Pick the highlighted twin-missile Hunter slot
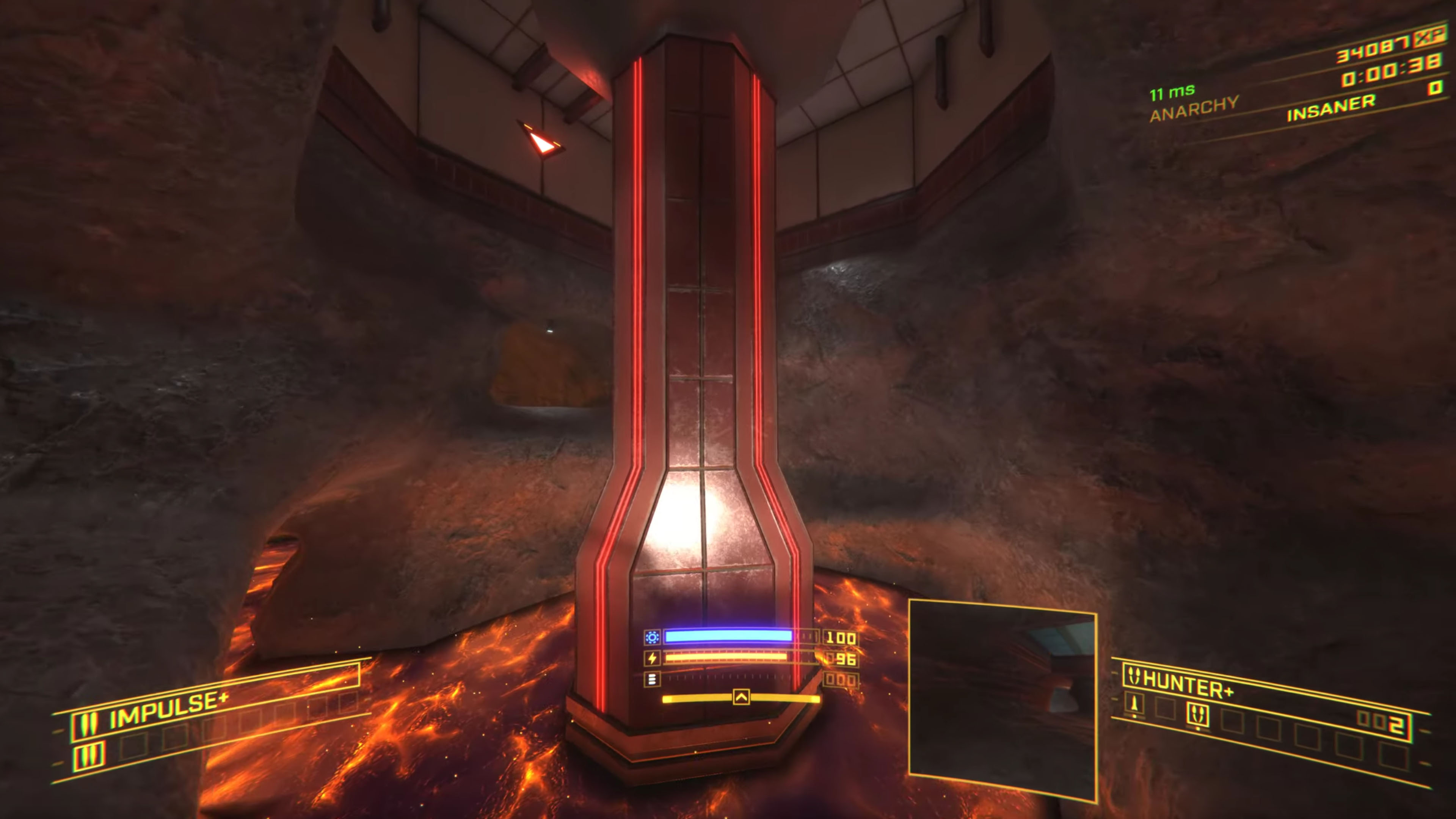 1198,715
